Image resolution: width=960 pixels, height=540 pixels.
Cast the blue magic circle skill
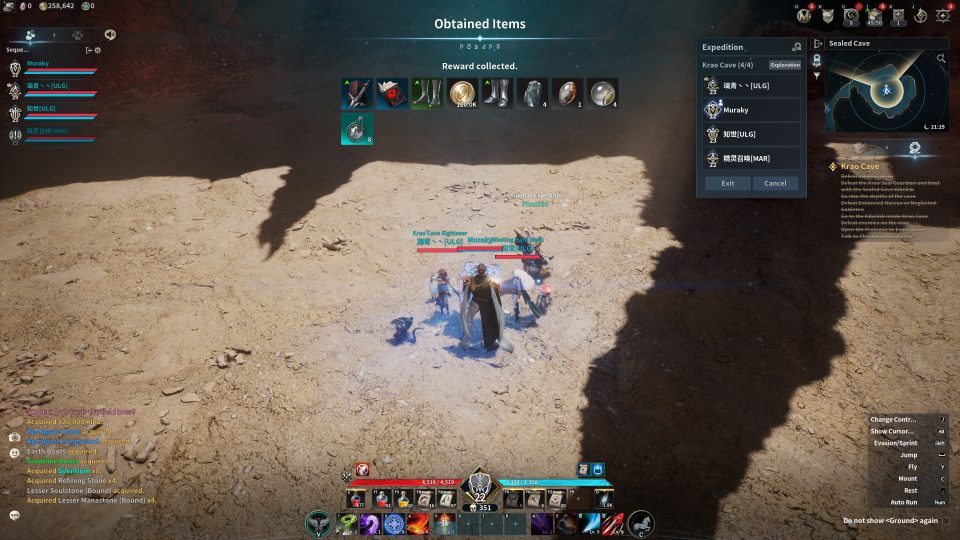(x=394, y=523)
